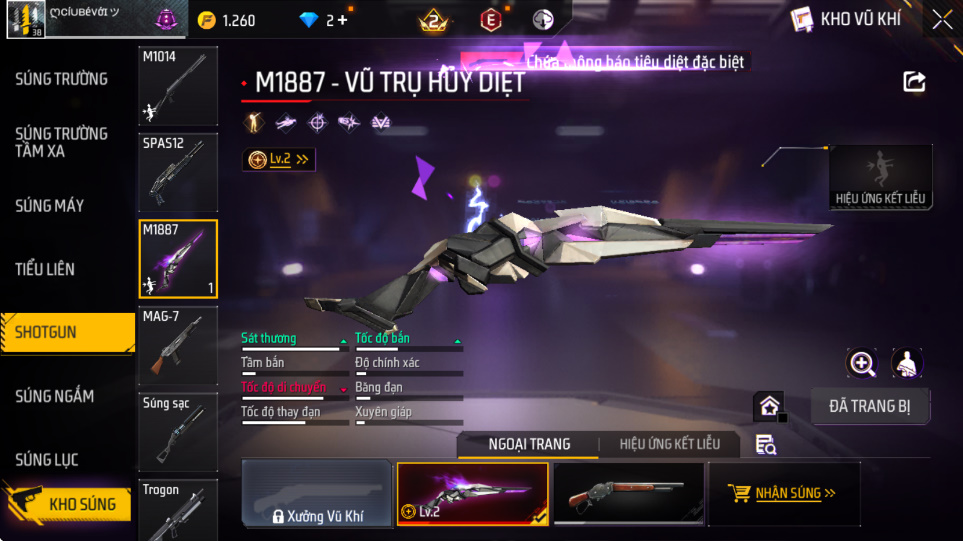The width and height of the screenshot is (963, 541).
Task: Select the classic wooden M1887 skin
Action: click(627, 493)
